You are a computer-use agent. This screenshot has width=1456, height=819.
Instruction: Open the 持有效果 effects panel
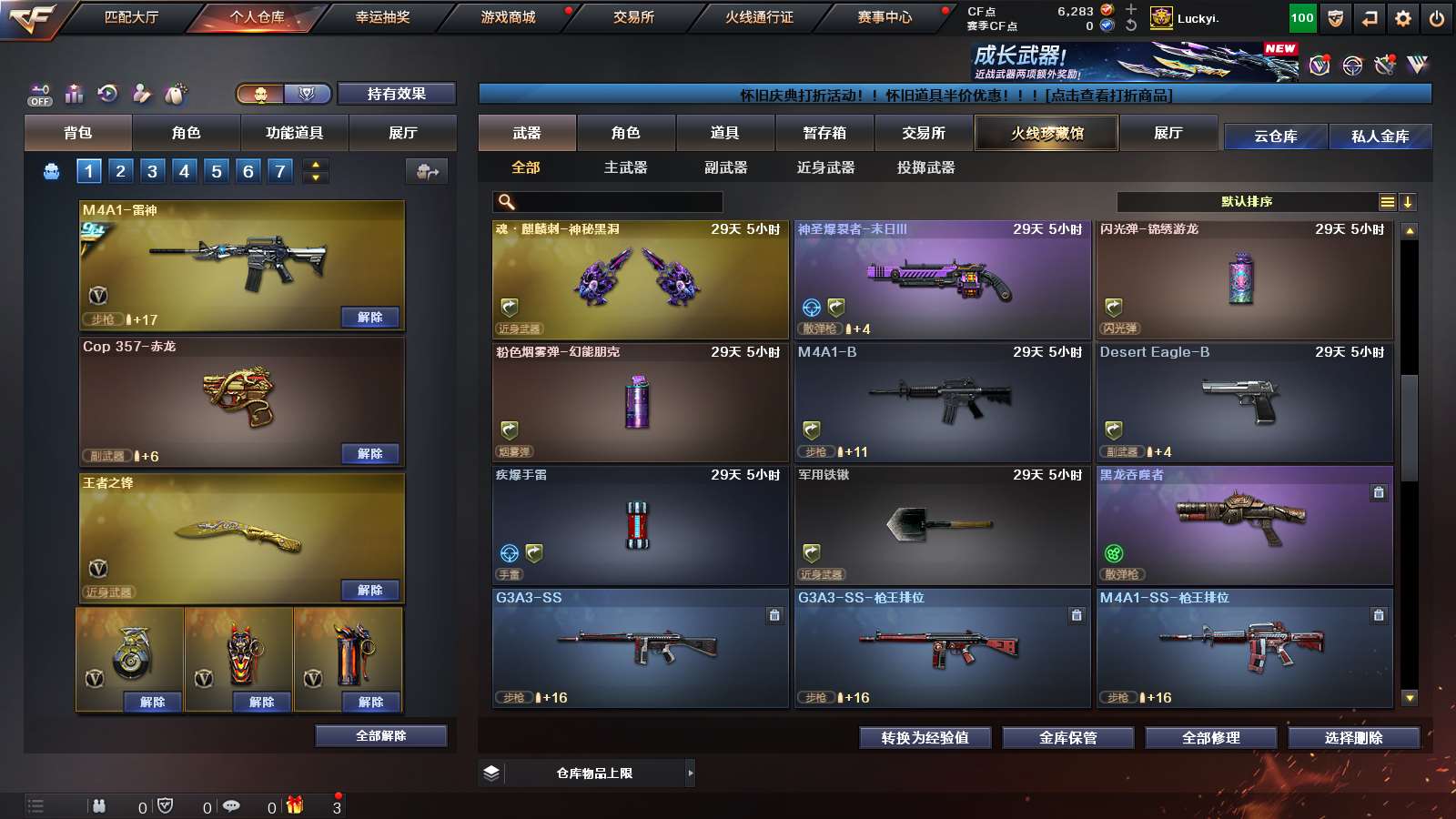pos(396,94)
